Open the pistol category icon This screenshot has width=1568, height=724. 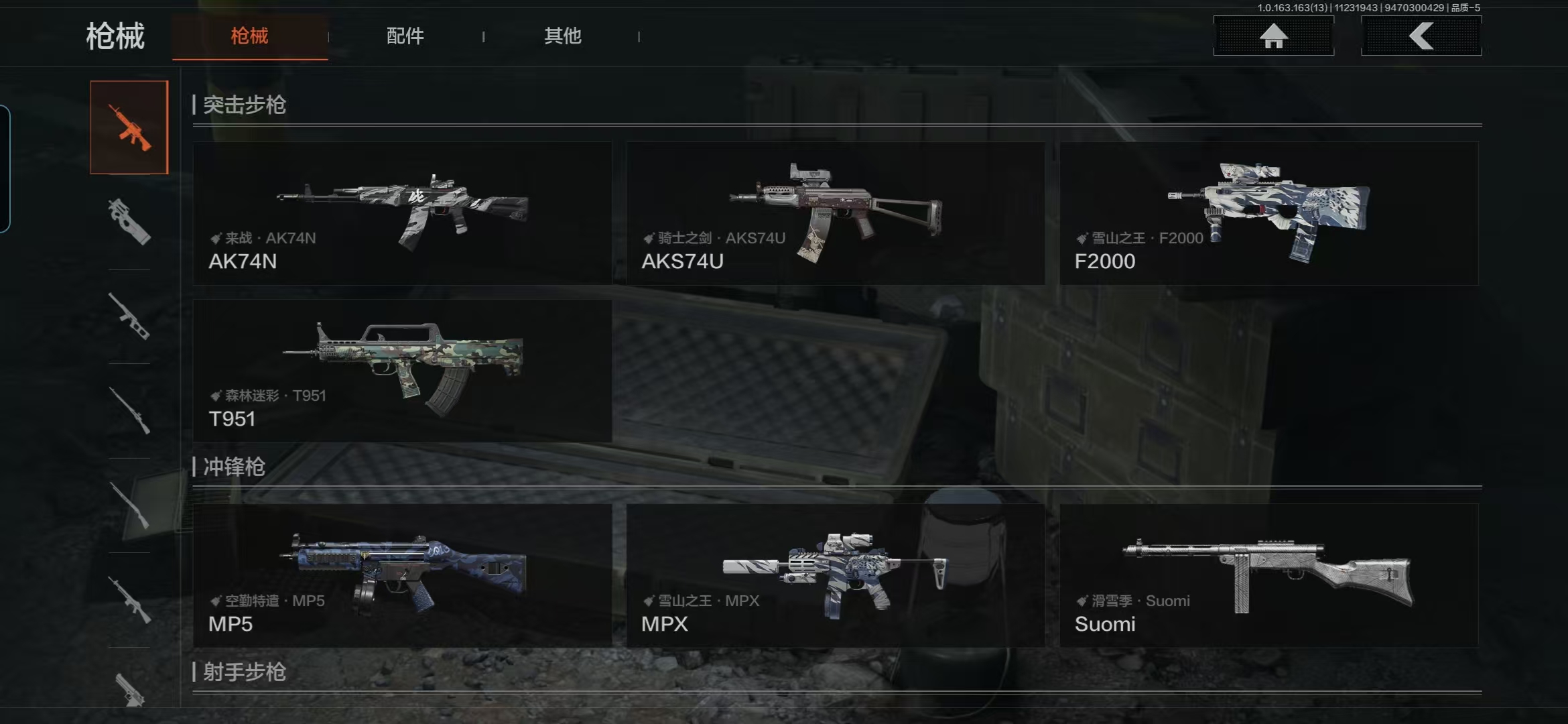click(x=129, y=689)
